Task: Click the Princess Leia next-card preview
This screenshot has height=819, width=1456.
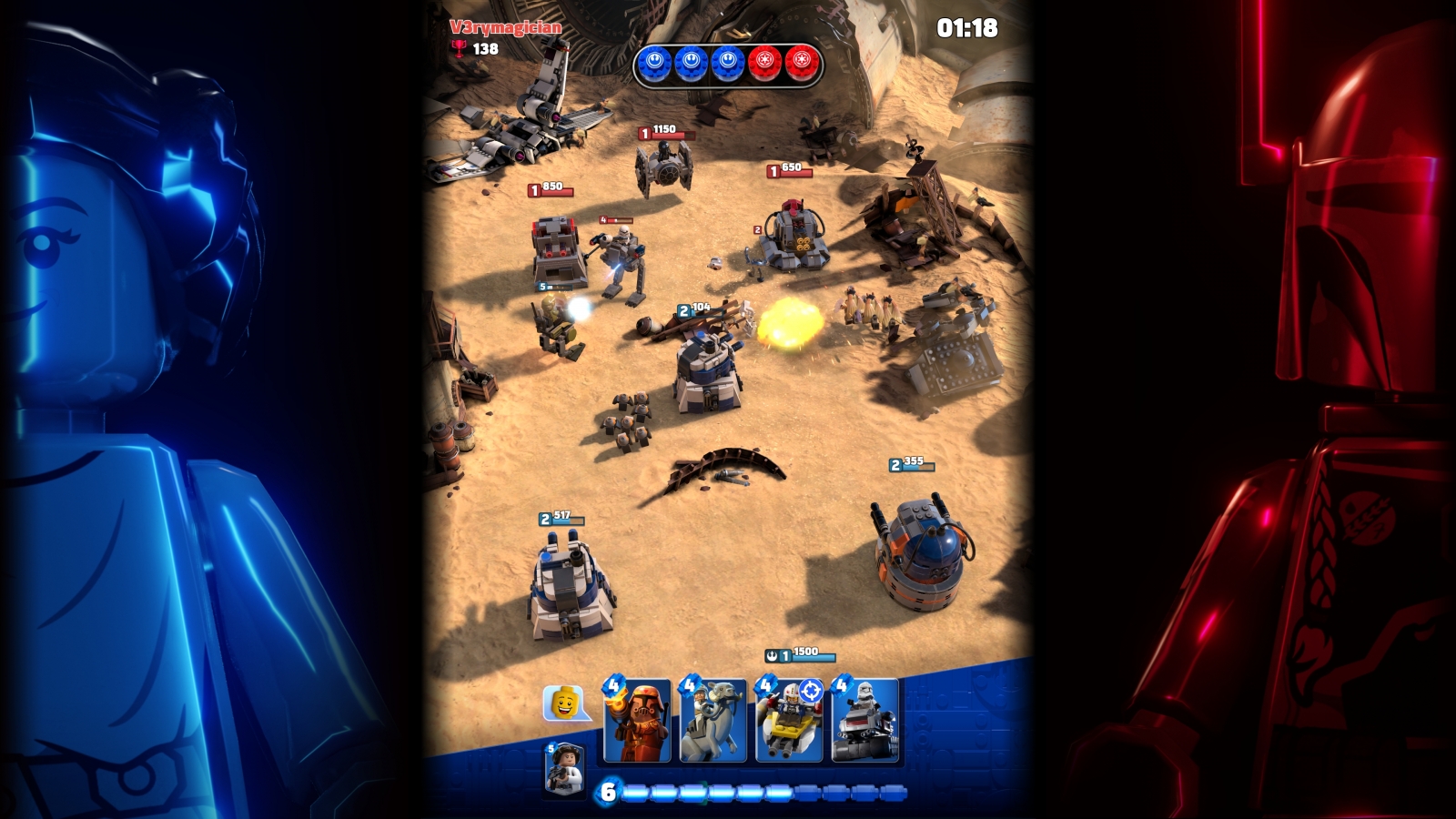Action: [x=564, y=770]
